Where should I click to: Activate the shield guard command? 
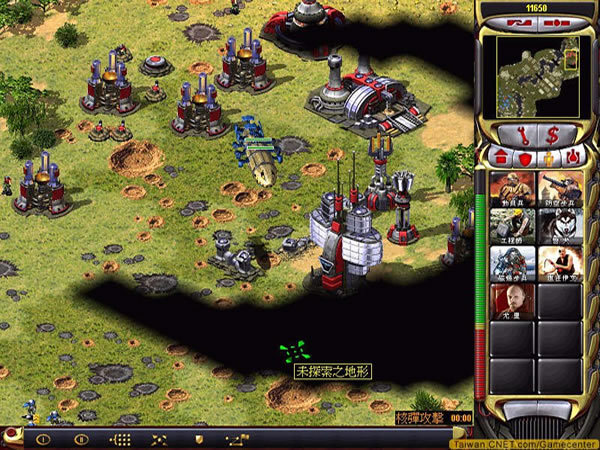click(x=199, y=439)
